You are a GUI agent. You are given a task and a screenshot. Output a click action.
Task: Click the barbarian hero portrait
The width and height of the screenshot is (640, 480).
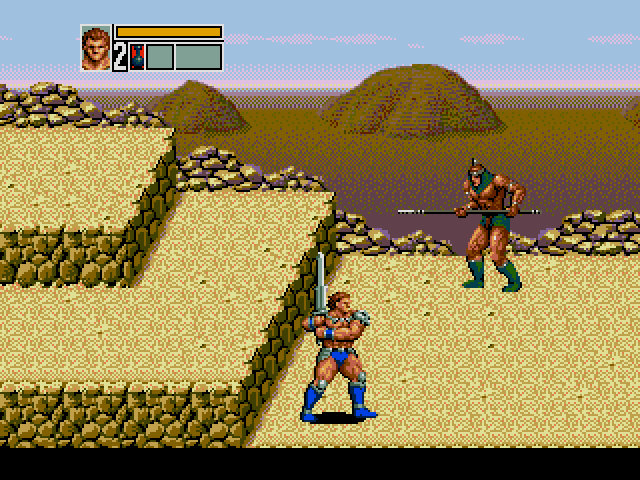(96, 47)
